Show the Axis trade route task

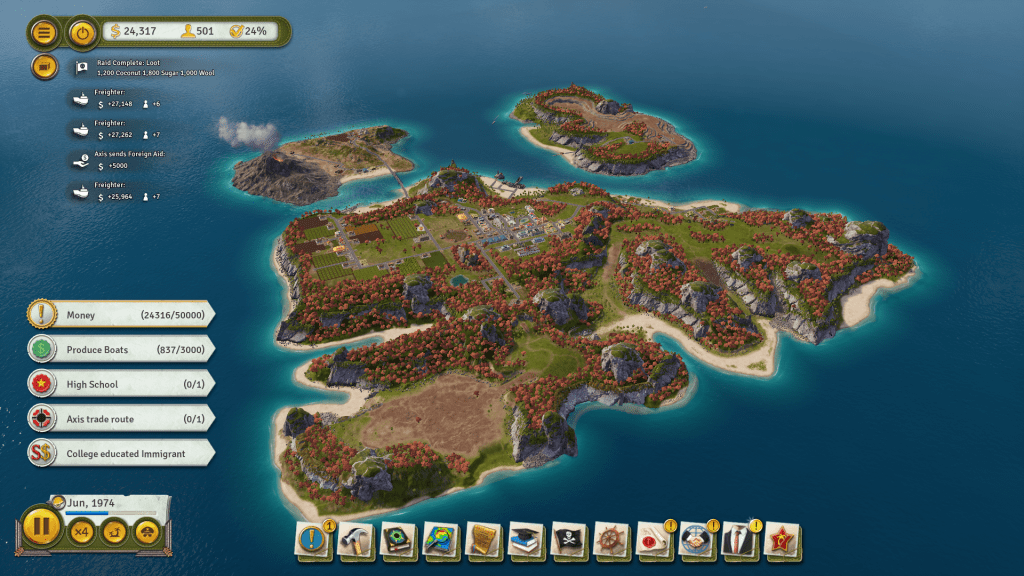click(x=120, y=418)
